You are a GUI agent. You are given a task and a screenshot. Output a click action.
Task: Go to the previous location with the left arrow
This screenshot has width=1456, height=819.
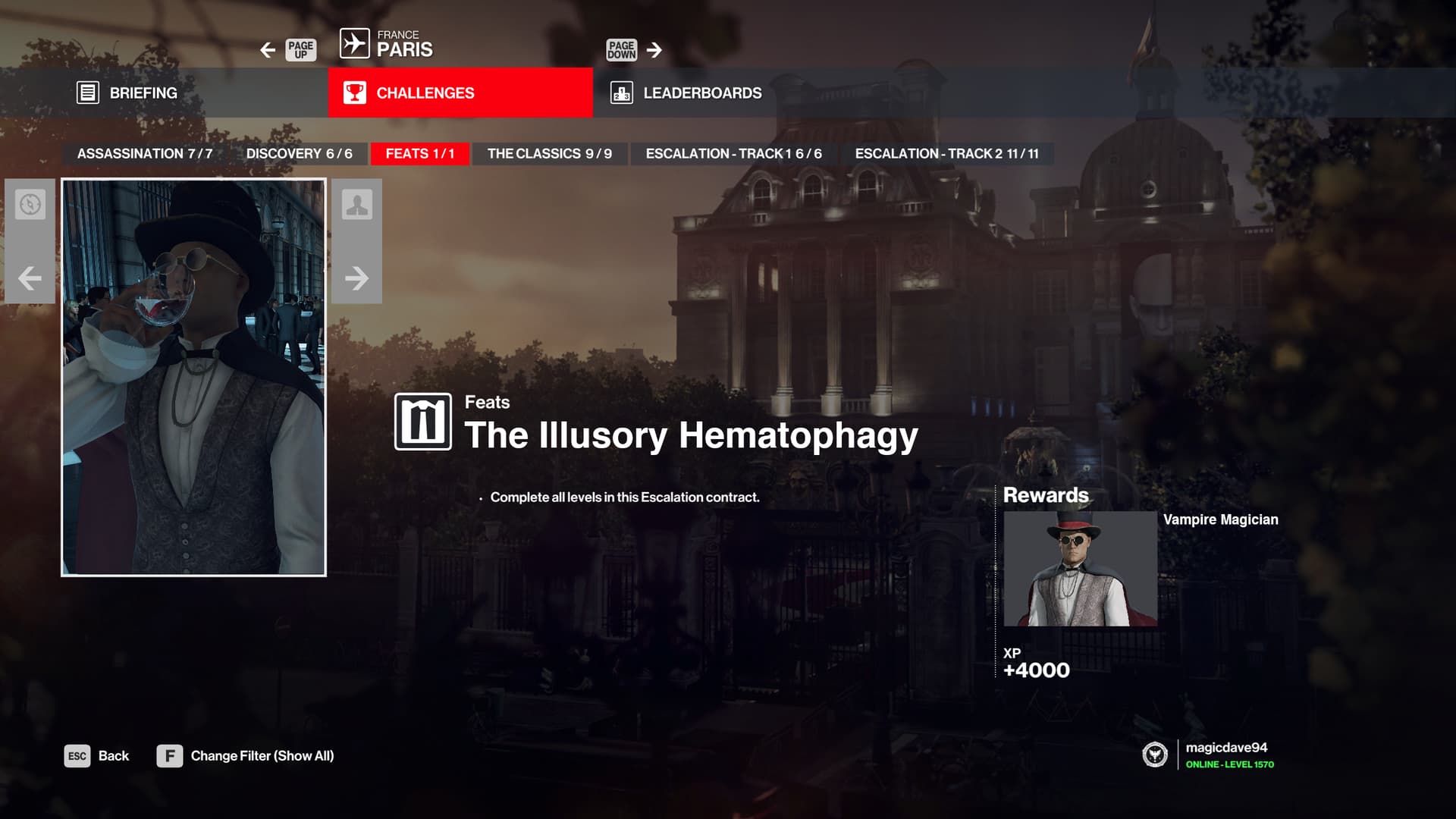(x=268, y=50)
